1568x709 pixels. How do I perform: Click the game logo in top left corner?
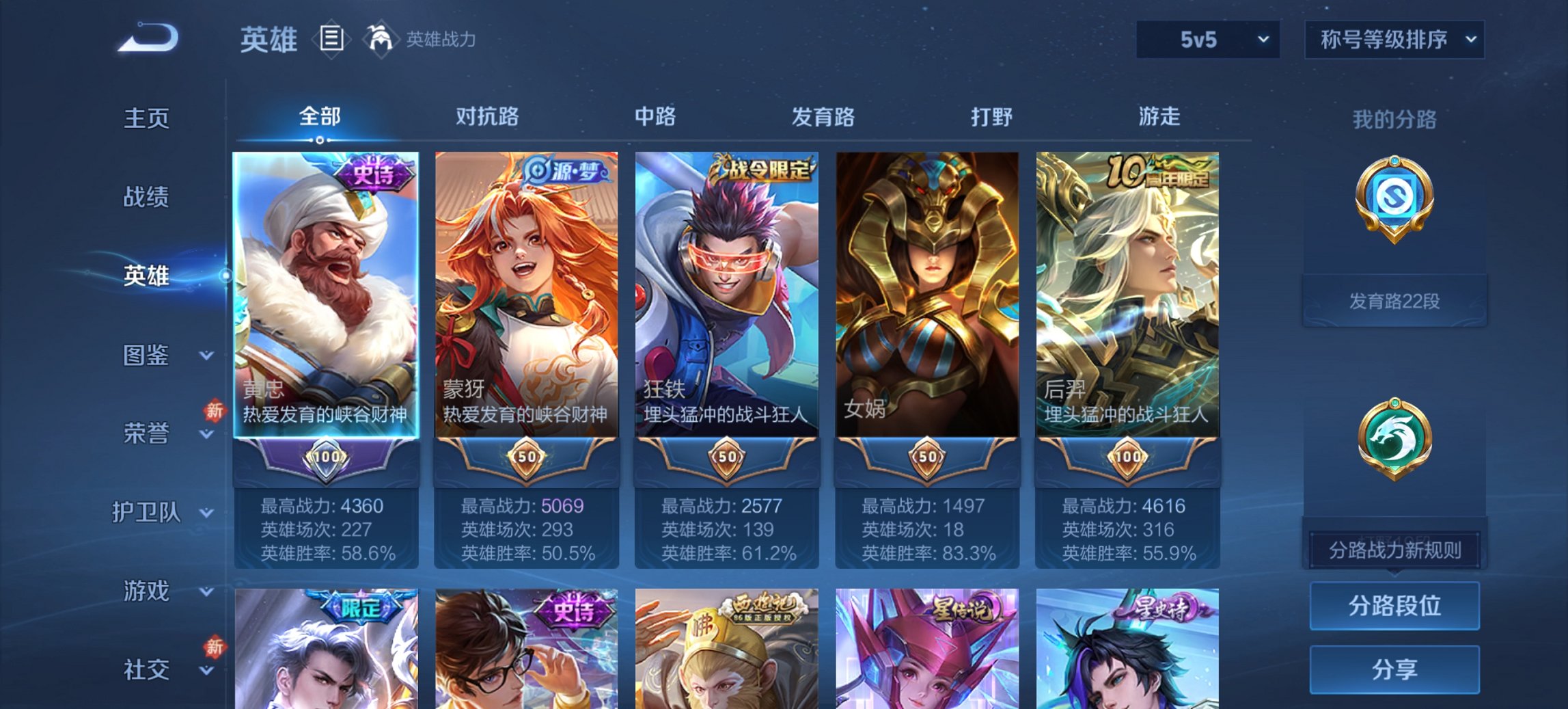coord(146,39)
